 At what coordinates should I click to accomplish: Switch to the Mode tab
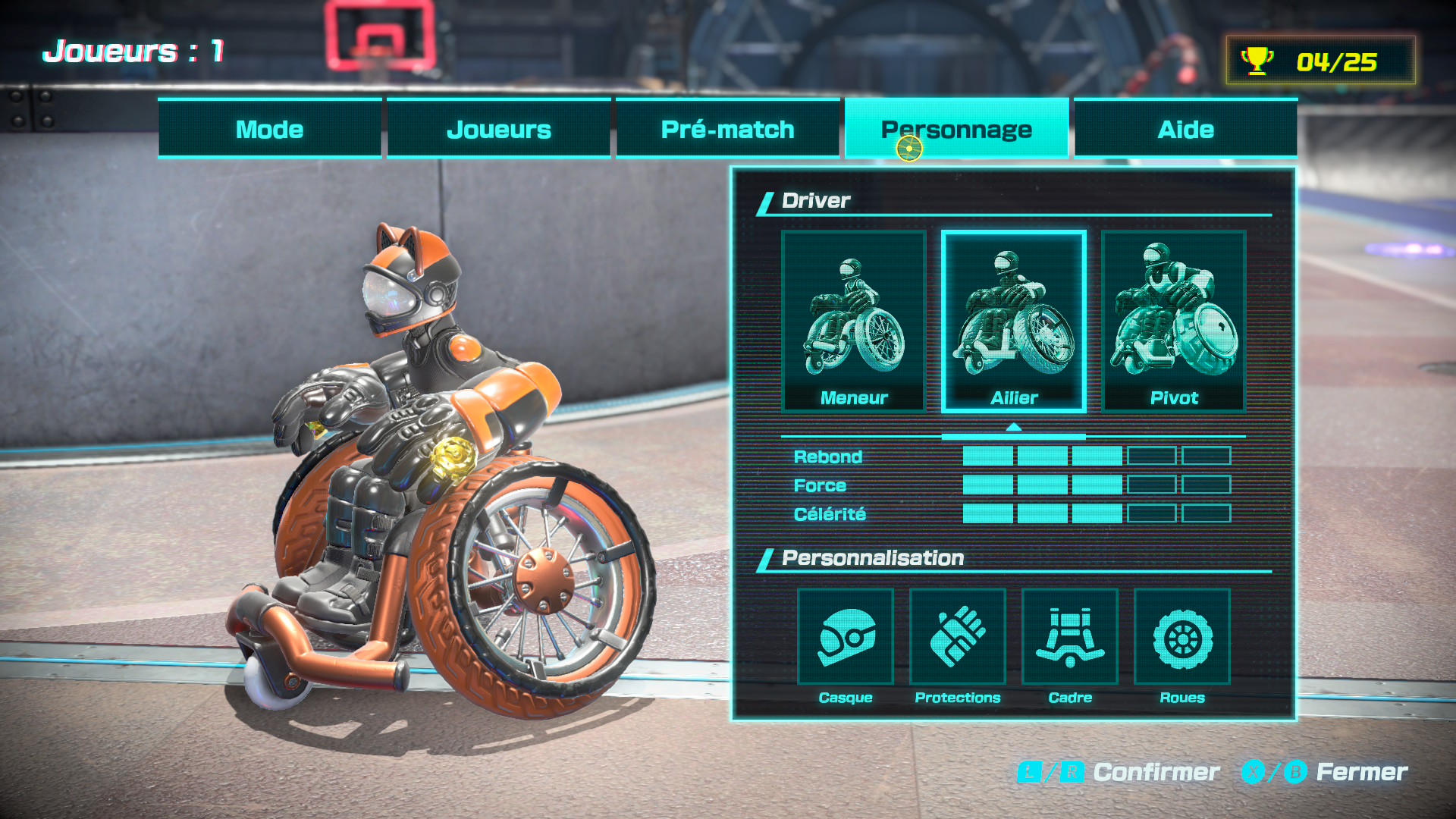(269, 129)
